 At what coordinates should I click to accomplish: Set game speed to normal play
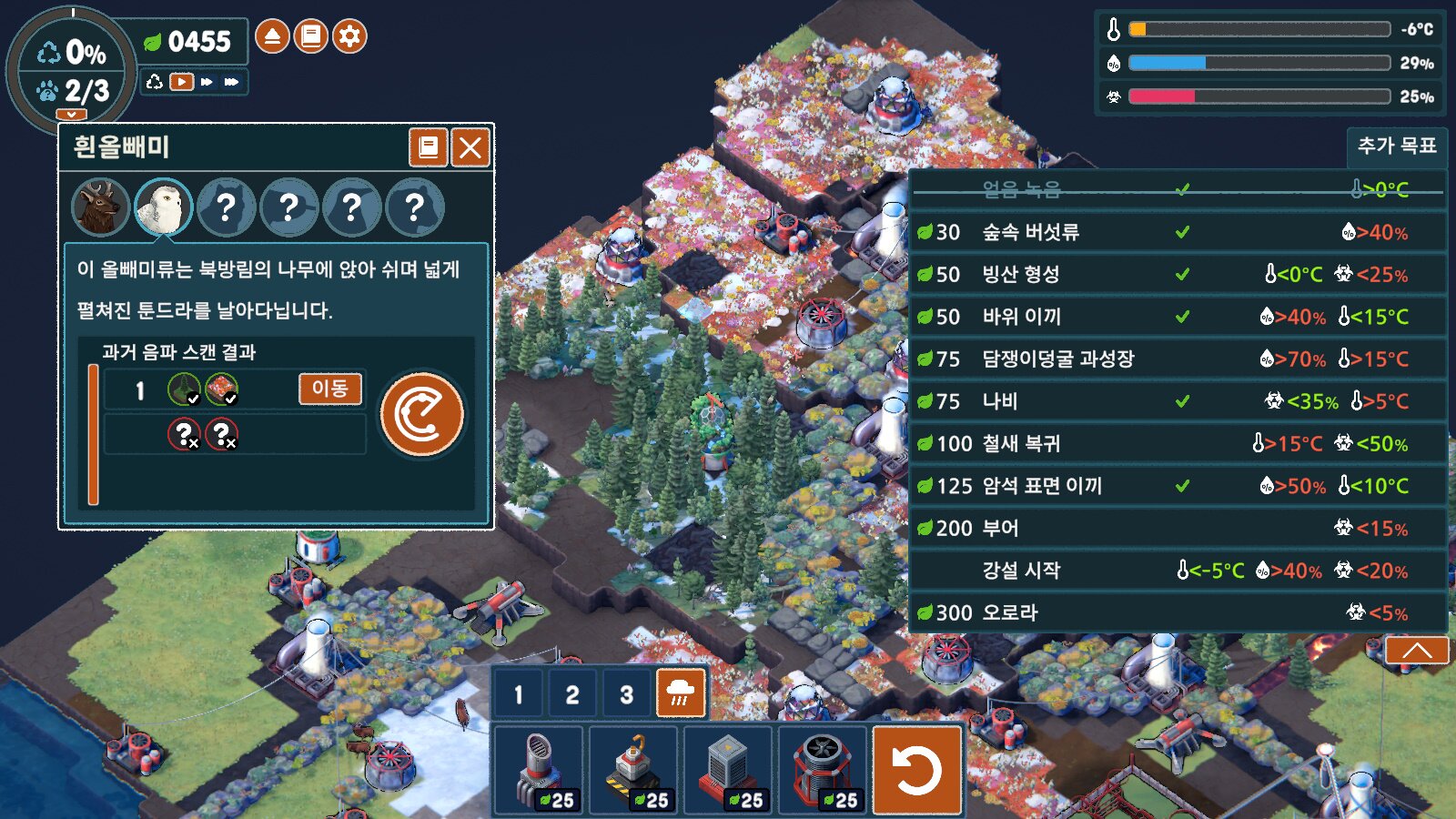[x=182, y=82]
